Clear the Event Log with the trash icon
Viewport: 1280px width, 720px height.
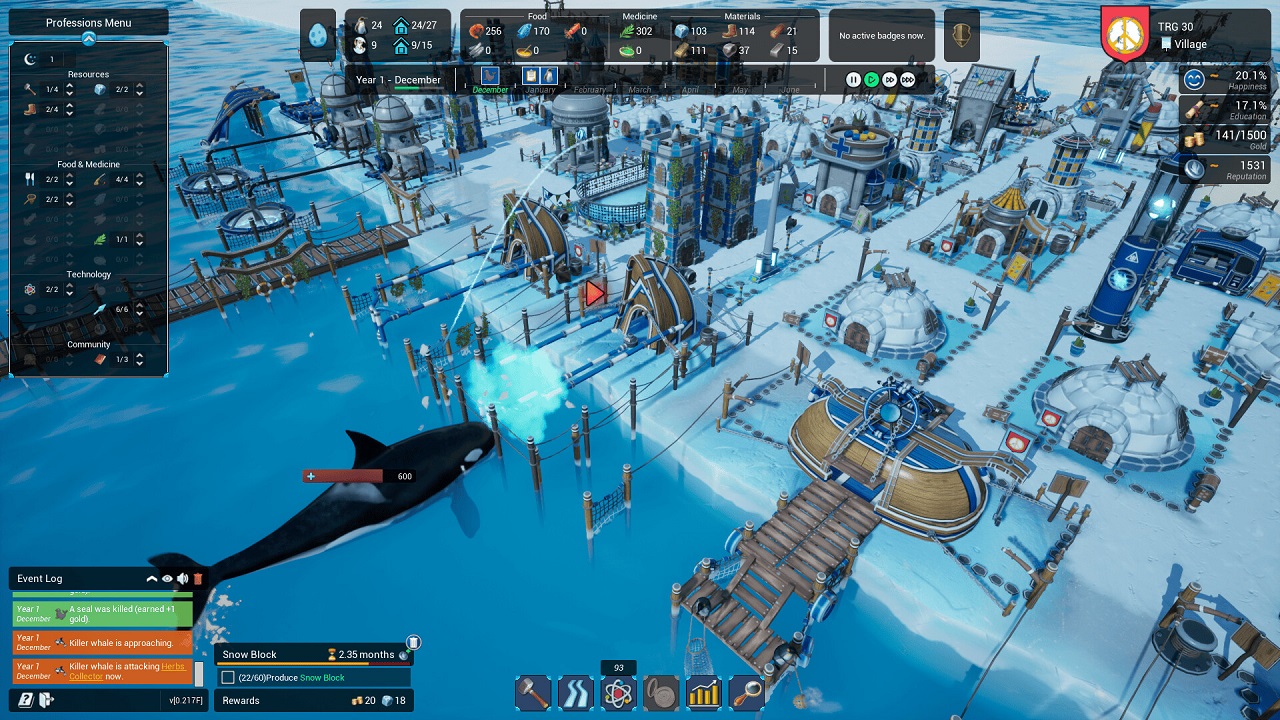pos(197,578)
